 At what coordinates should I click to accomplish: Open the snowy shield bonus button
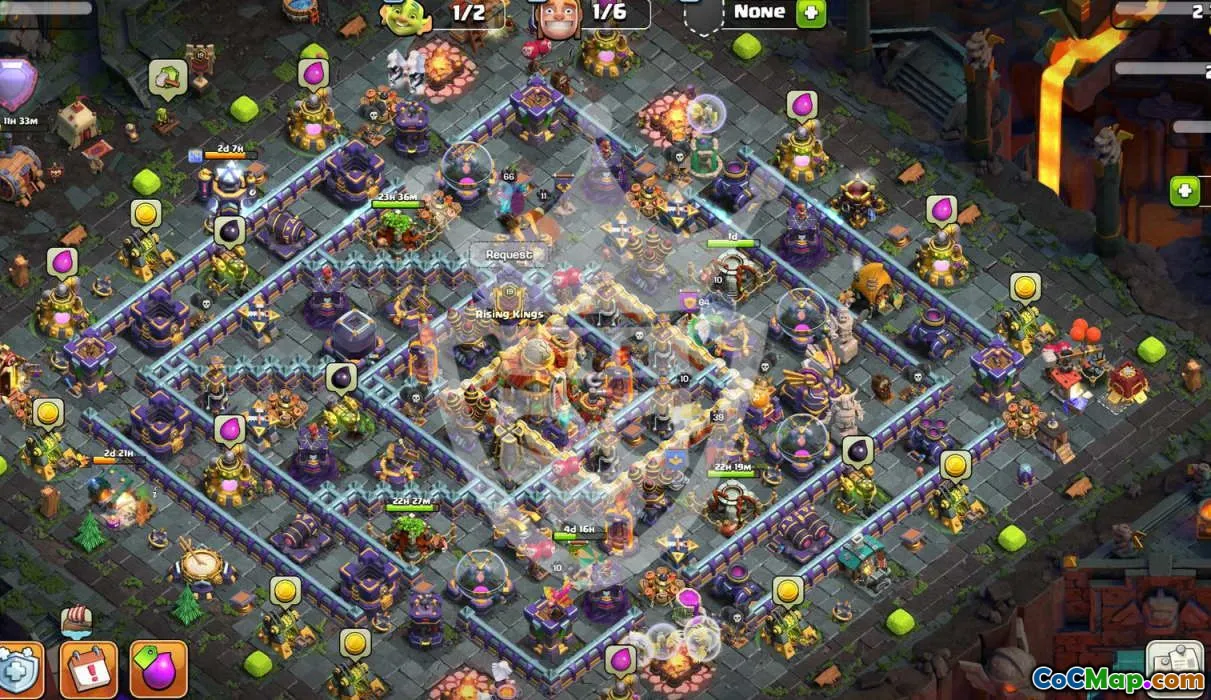[x=18, y=670]
